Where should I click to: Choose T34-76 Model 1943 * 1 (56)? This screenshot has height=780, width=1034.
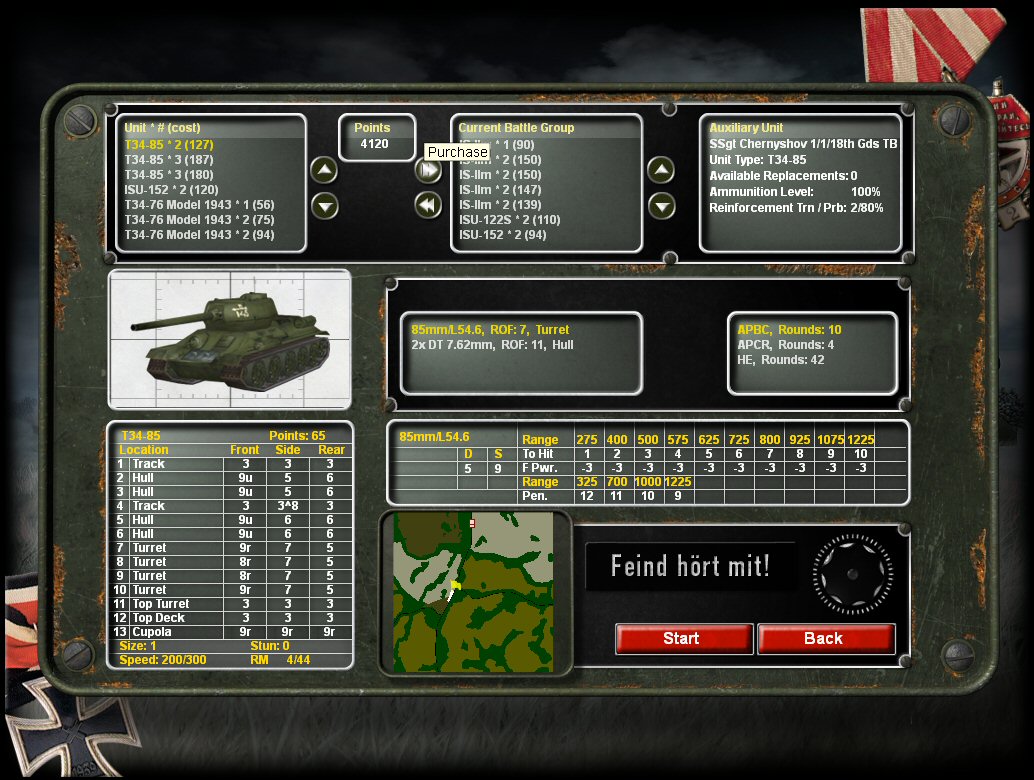point(199,205)
